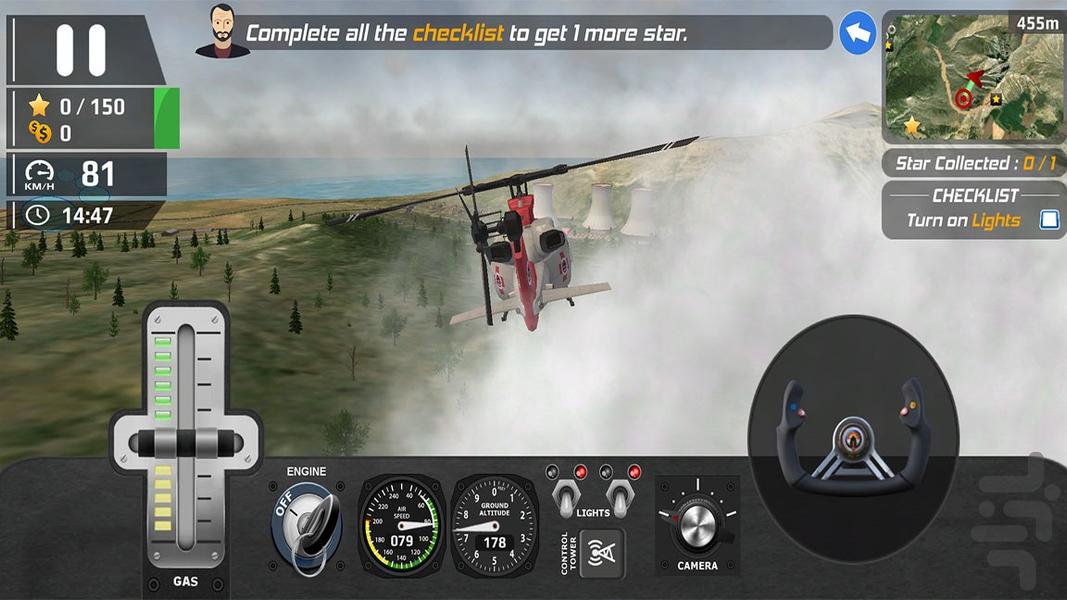Open the minimap in the corner
1067x600 pixels.
961,79
